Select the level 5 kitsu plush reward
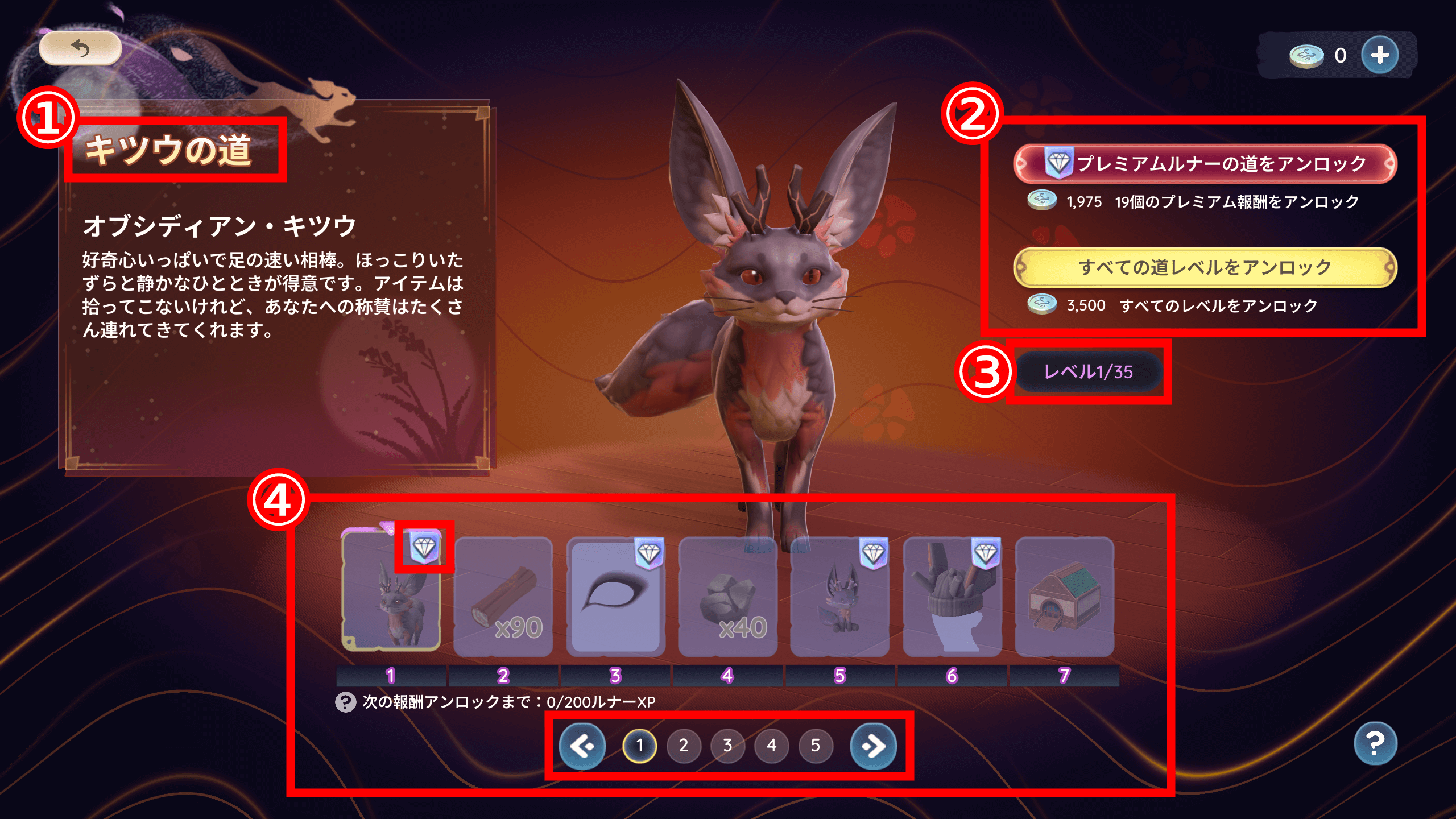Image resolution: width=1456 pixels, height=819 pixels. click(x=839, y=597)
